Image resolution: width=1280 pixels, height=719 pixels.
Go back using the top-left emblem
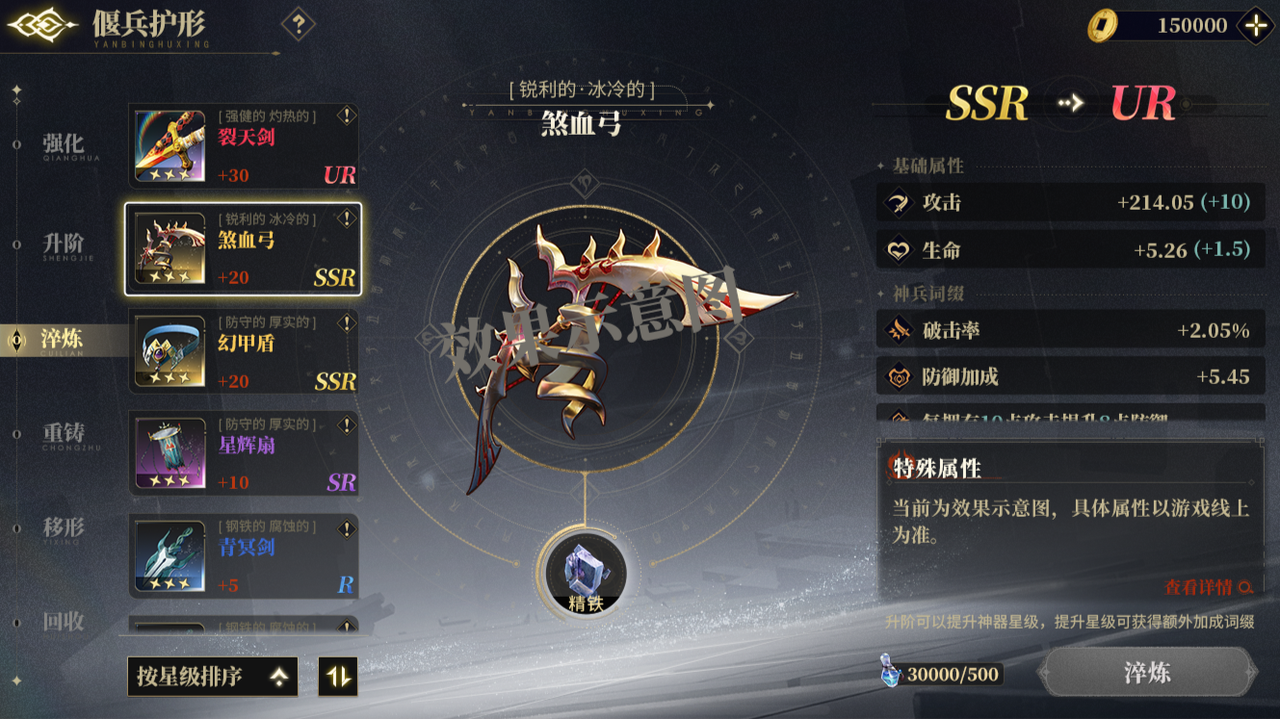tap(42, 26)
